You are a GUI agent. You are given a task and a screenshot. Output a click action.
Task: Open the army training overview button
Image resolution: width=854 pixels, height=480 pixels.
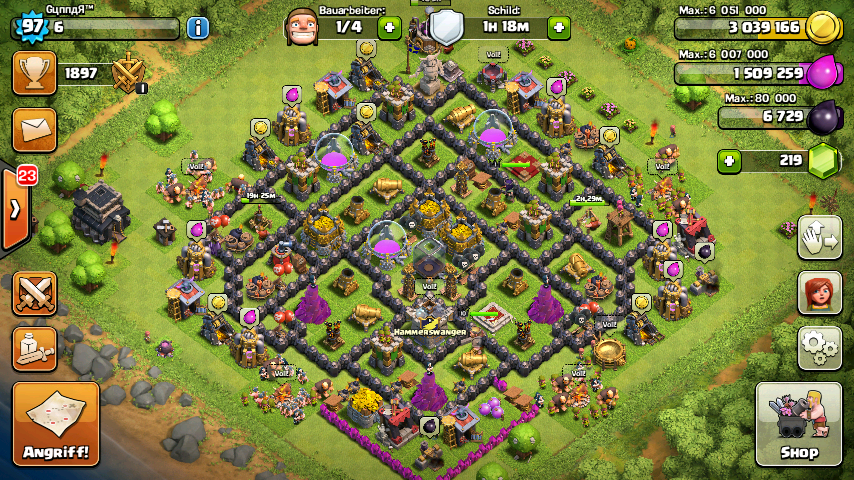(34, 347)
